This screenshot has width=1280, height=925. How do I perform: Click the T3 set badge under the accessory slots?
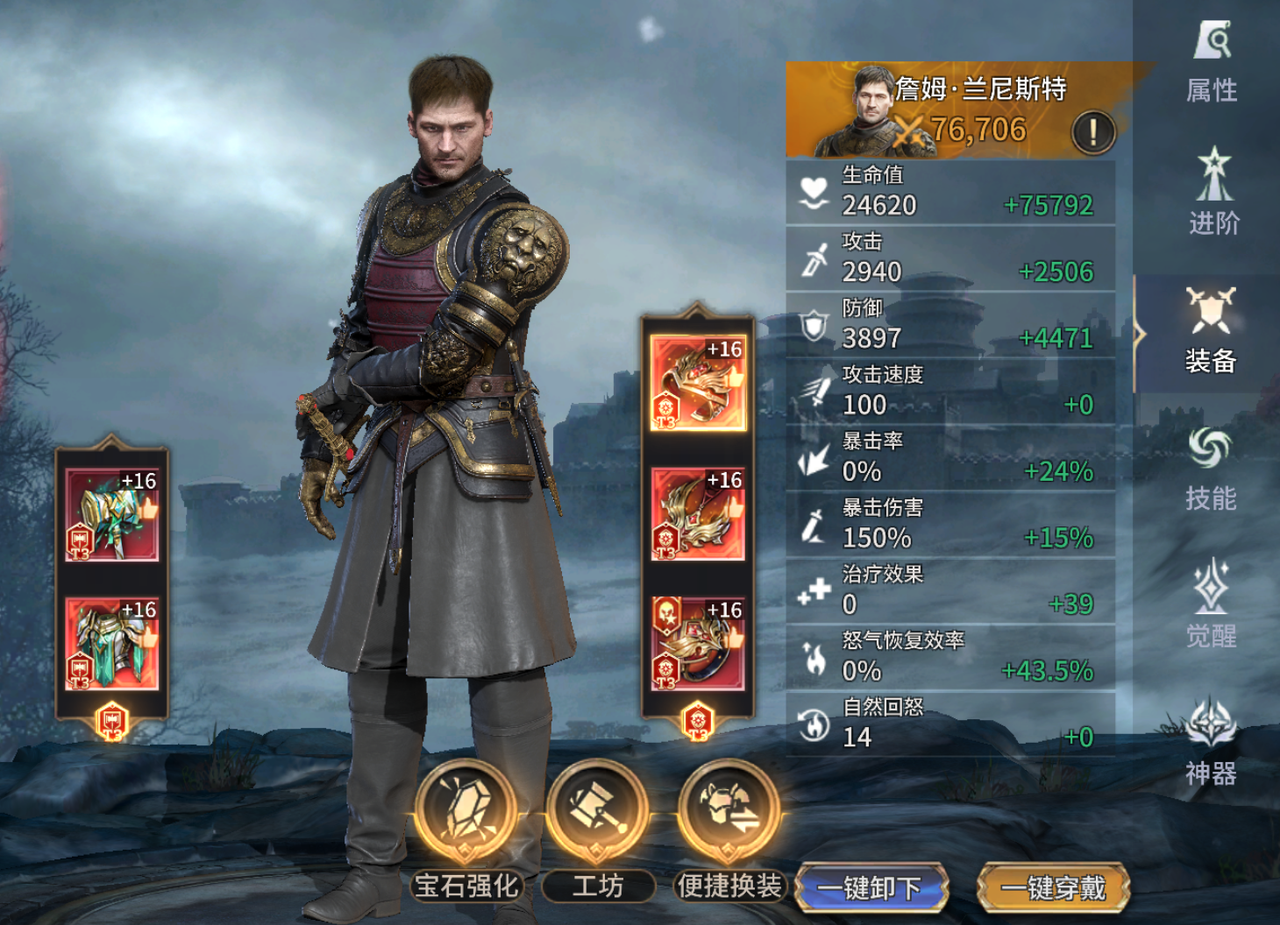(697, 722)
